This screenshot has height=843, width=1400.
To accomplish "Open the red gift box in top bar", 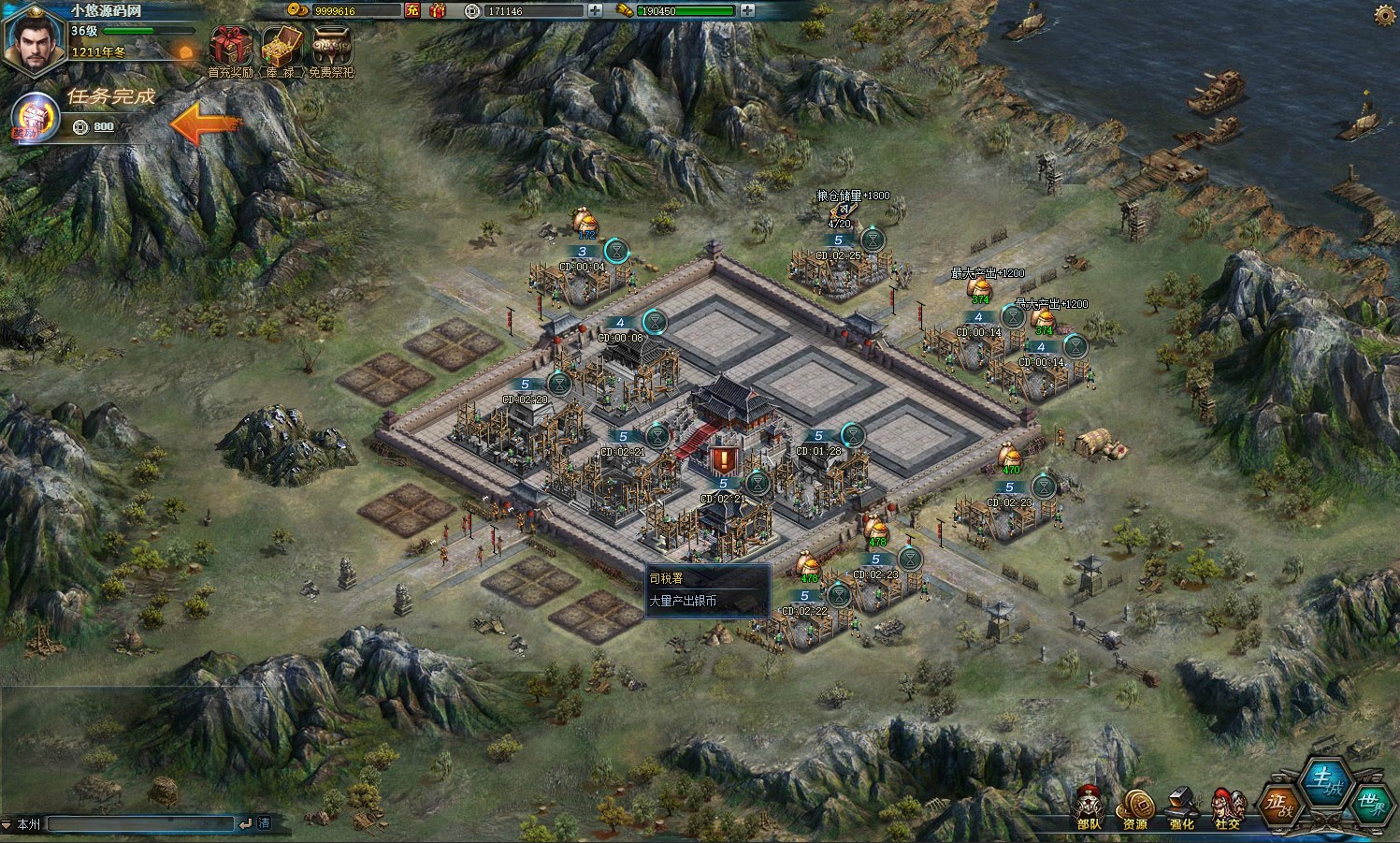I will [x=438, y=10].
